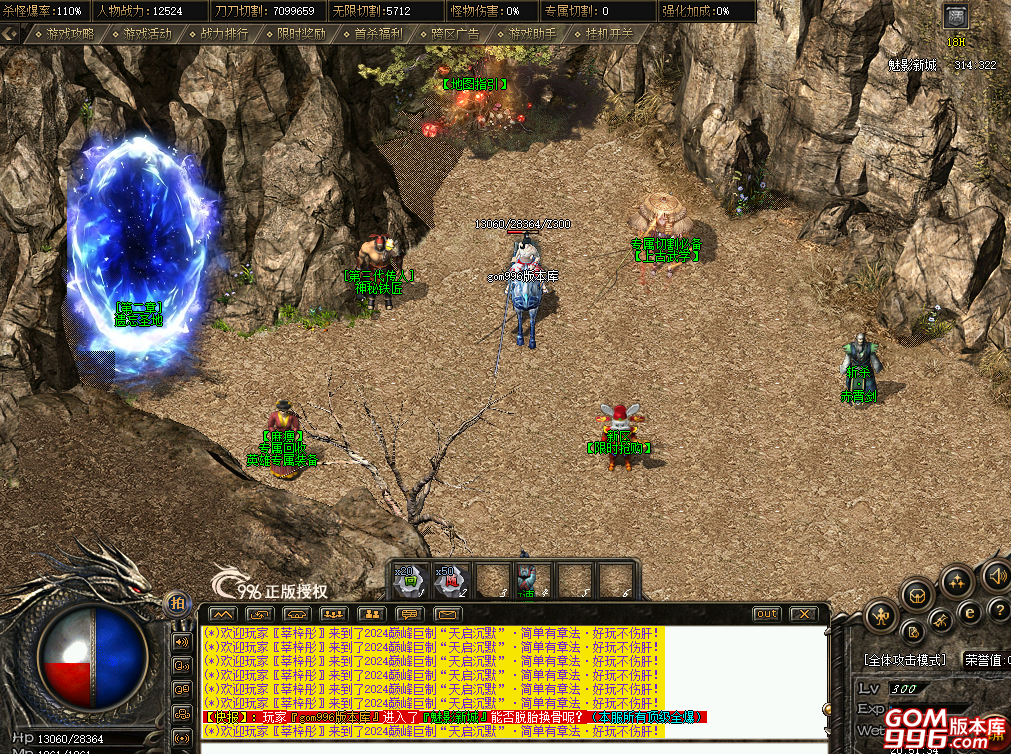Open the 游戏助手 game assistant
Screen dimensions: 1011x754
click(532, 33)
